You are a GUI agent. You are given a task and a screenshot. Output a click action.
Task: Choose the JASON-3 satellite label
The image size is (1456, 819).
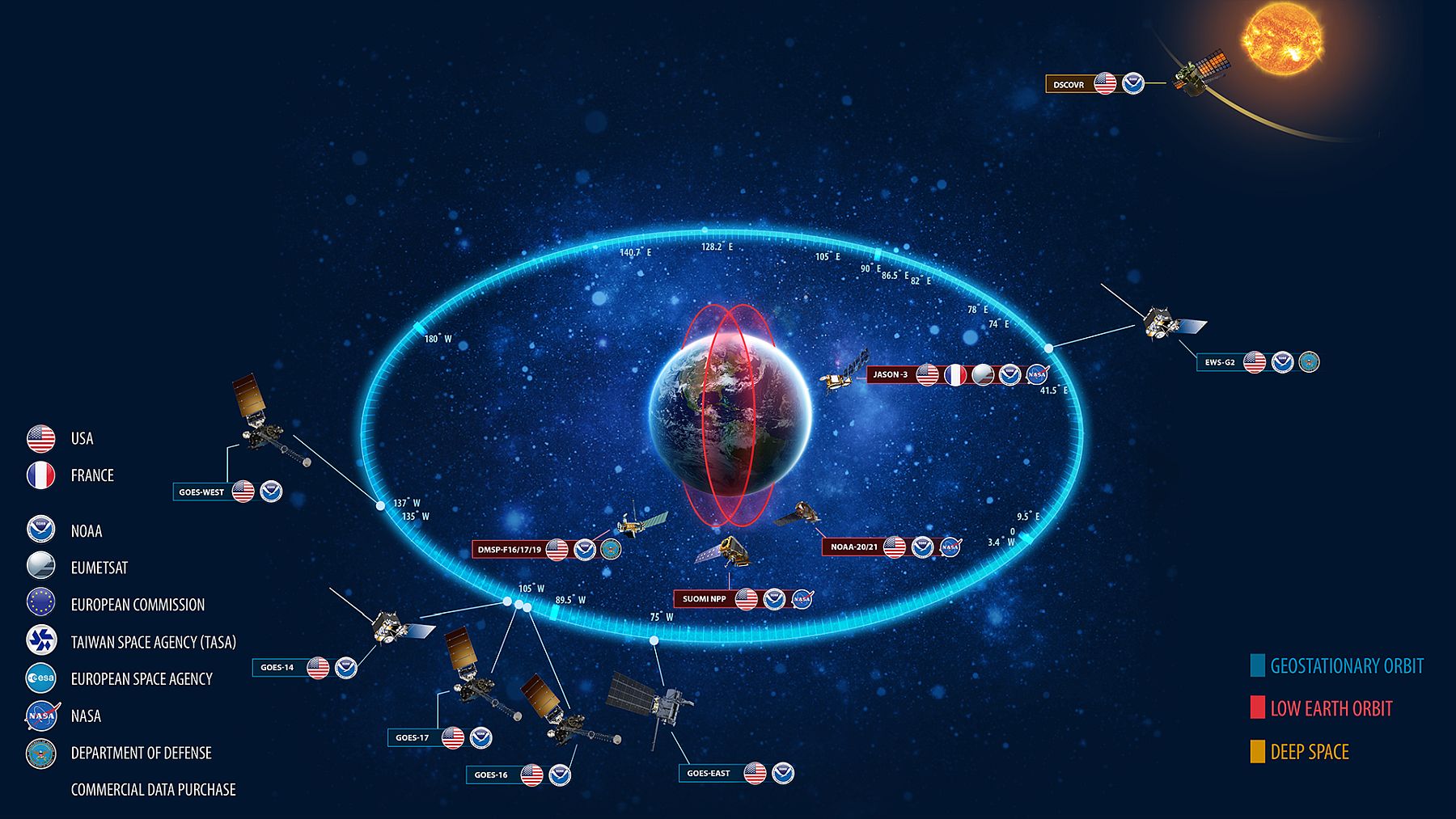891,375
